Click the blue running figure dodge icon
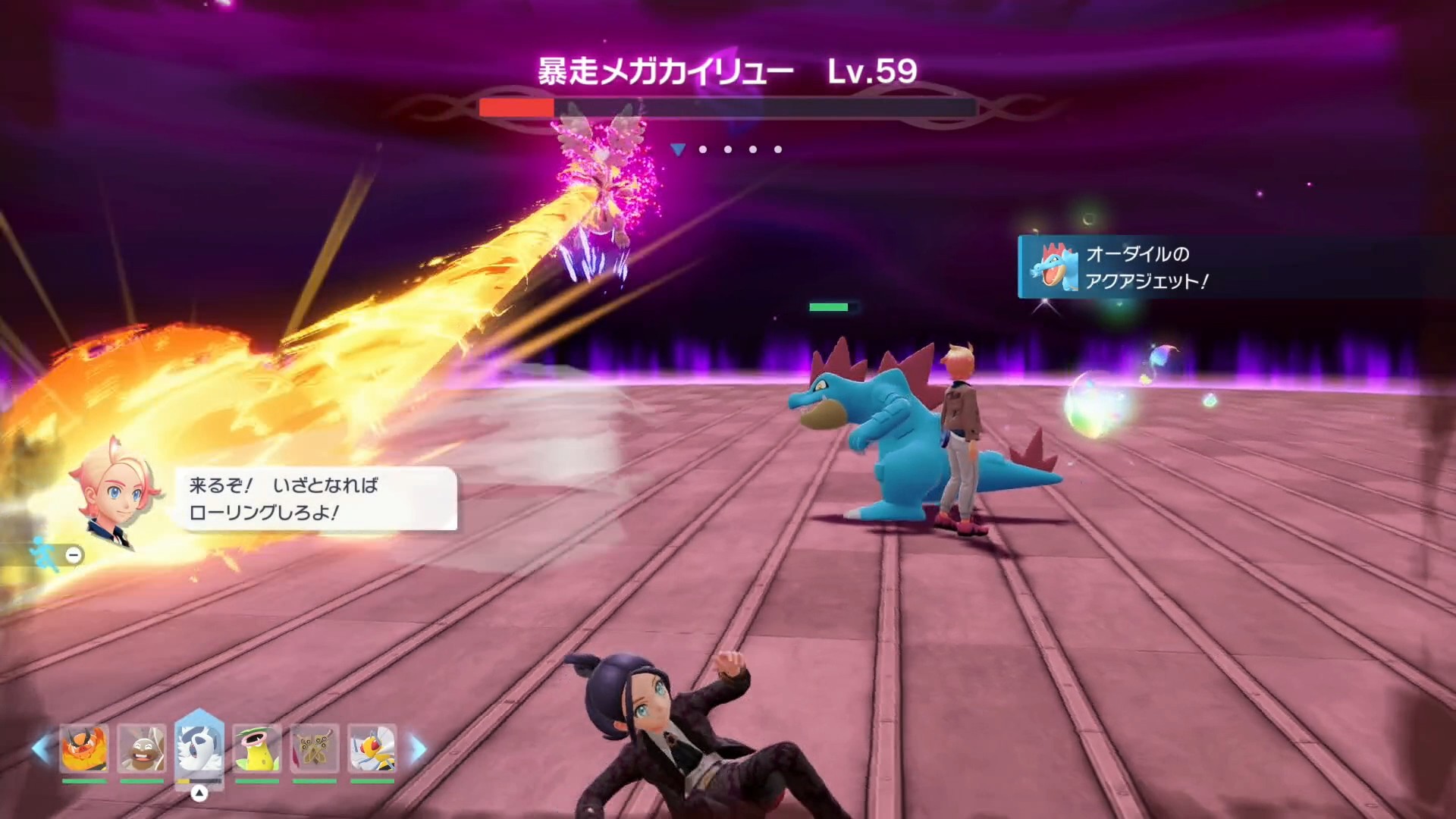1456x819 pixels. coord(44,554)
